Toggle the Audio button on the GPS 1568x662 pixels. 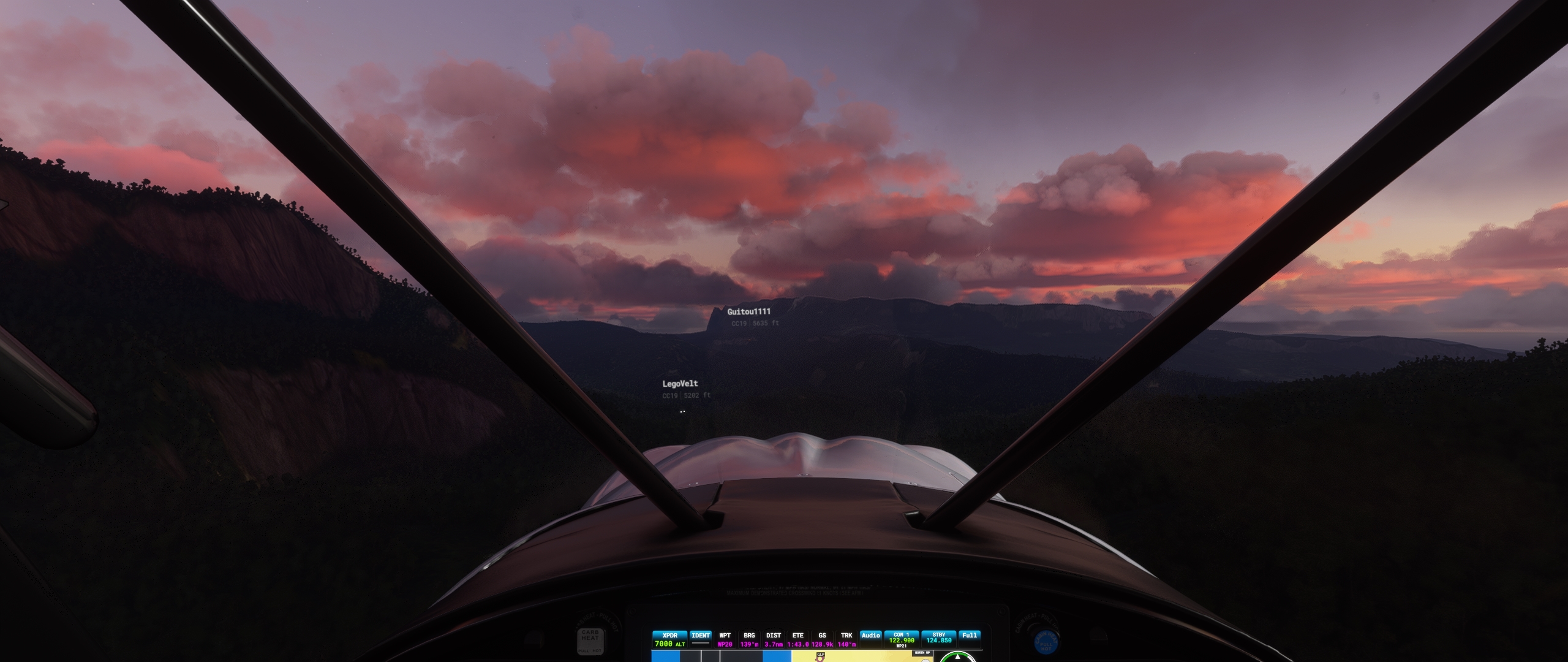click(872, 636)
